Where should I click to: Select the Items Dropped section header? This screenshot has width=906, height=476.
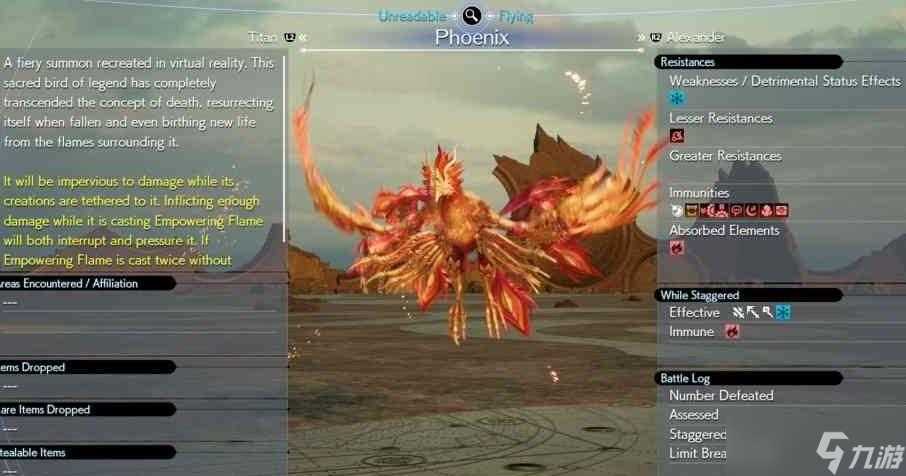(34, 367)
